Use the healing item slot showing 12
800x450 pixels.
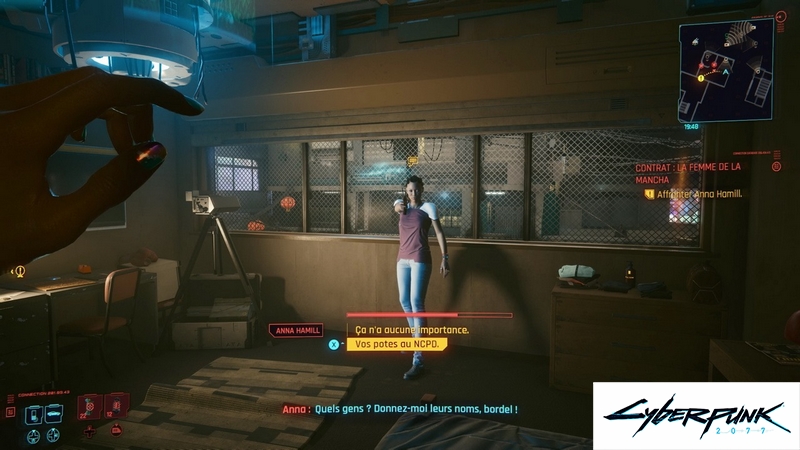116,406
